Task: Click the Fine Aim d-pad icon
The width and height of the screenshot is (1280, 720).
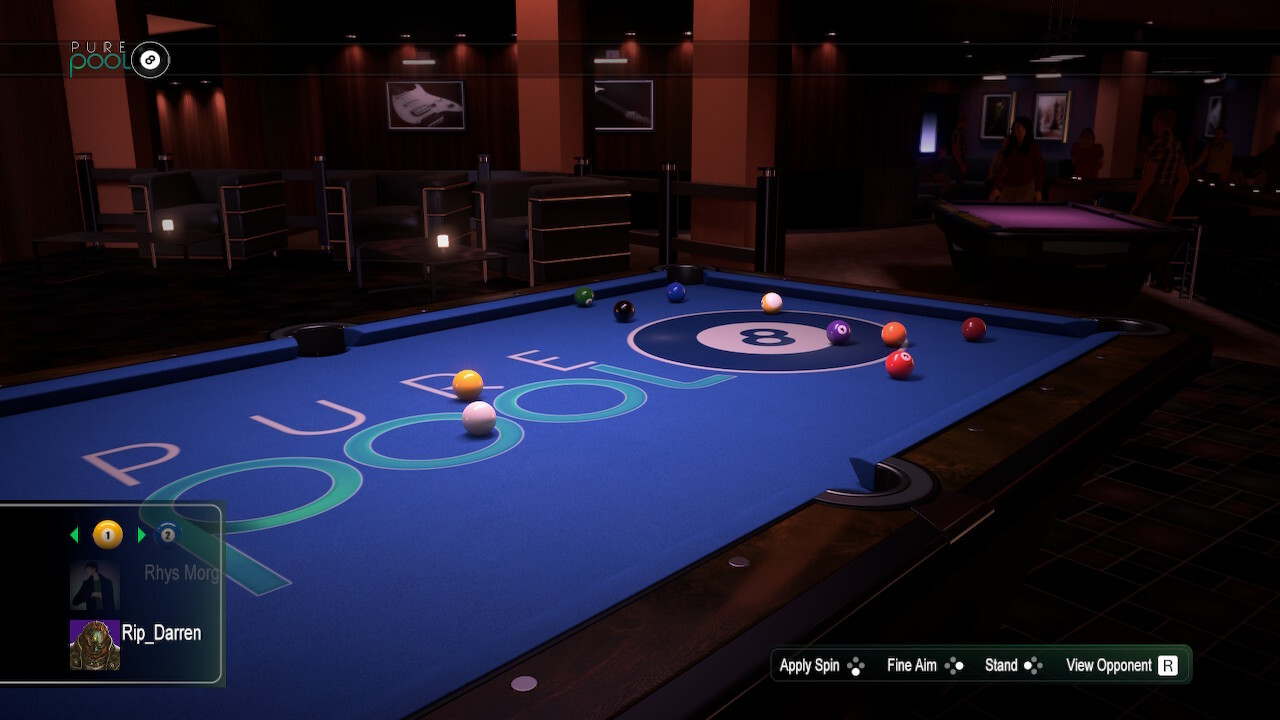Action: coord(955,664)
